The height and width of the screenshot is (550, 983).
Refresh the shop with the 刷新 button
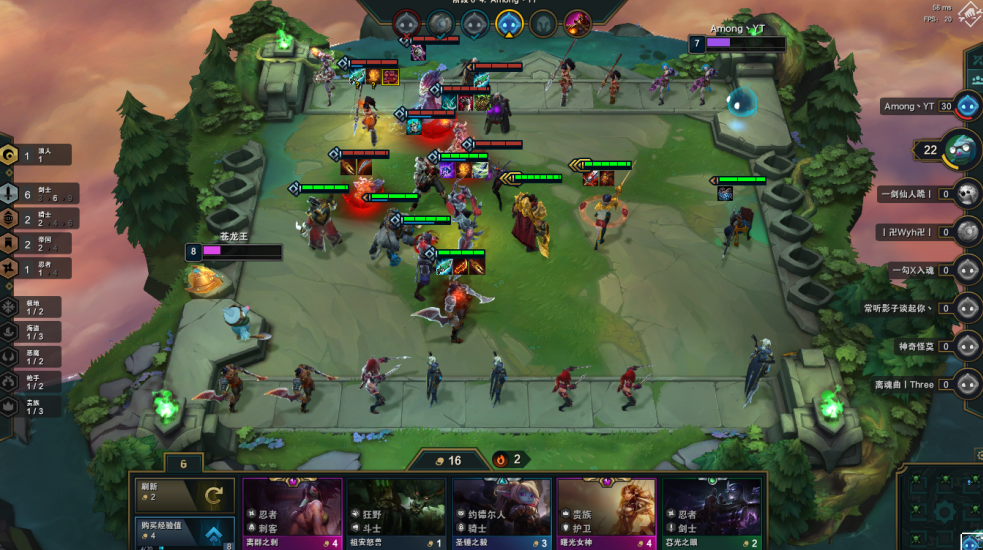click(186, 493)
